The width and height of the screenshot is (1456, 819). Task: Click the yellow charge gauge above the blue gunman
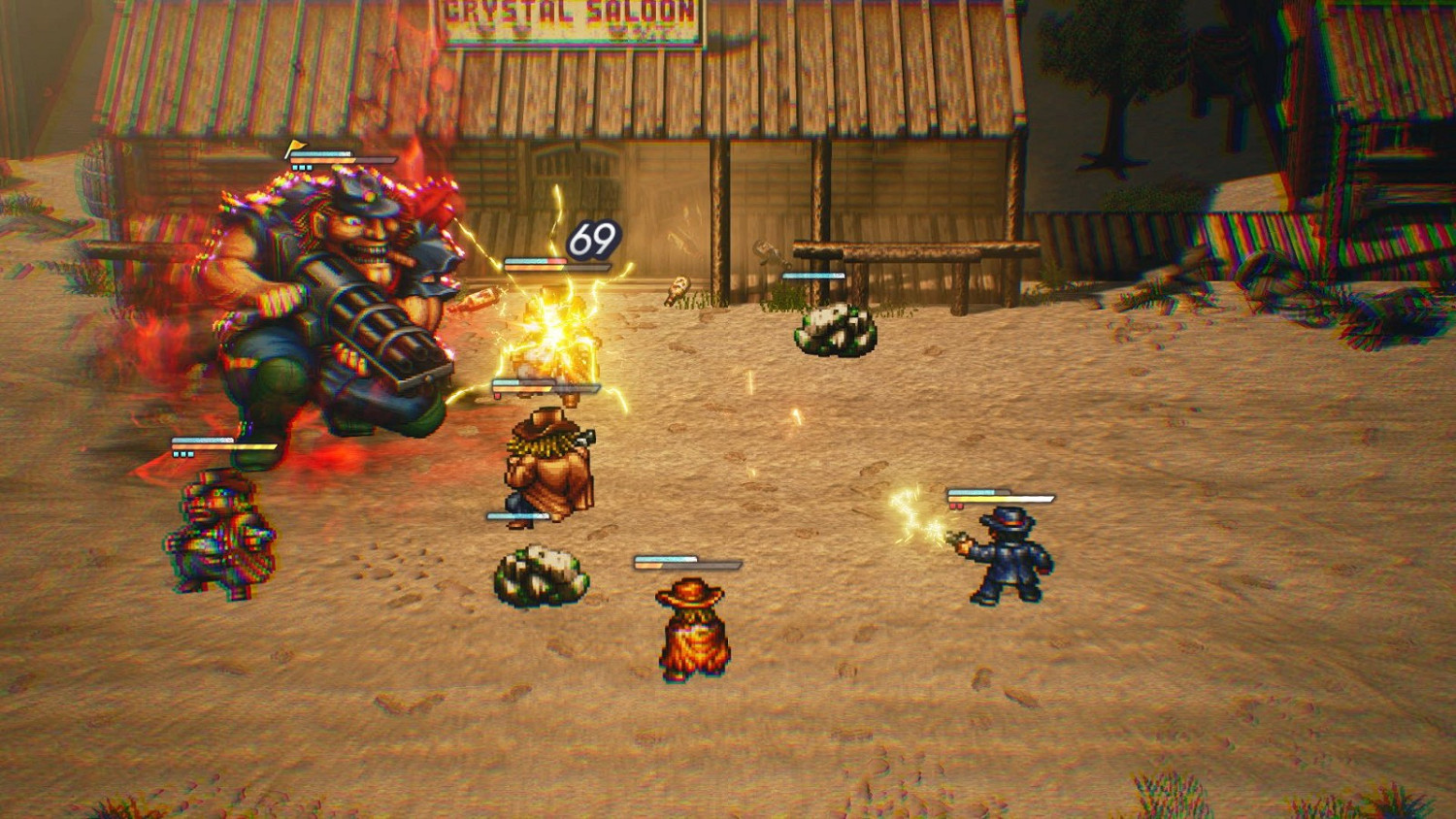pos(1000,498)
